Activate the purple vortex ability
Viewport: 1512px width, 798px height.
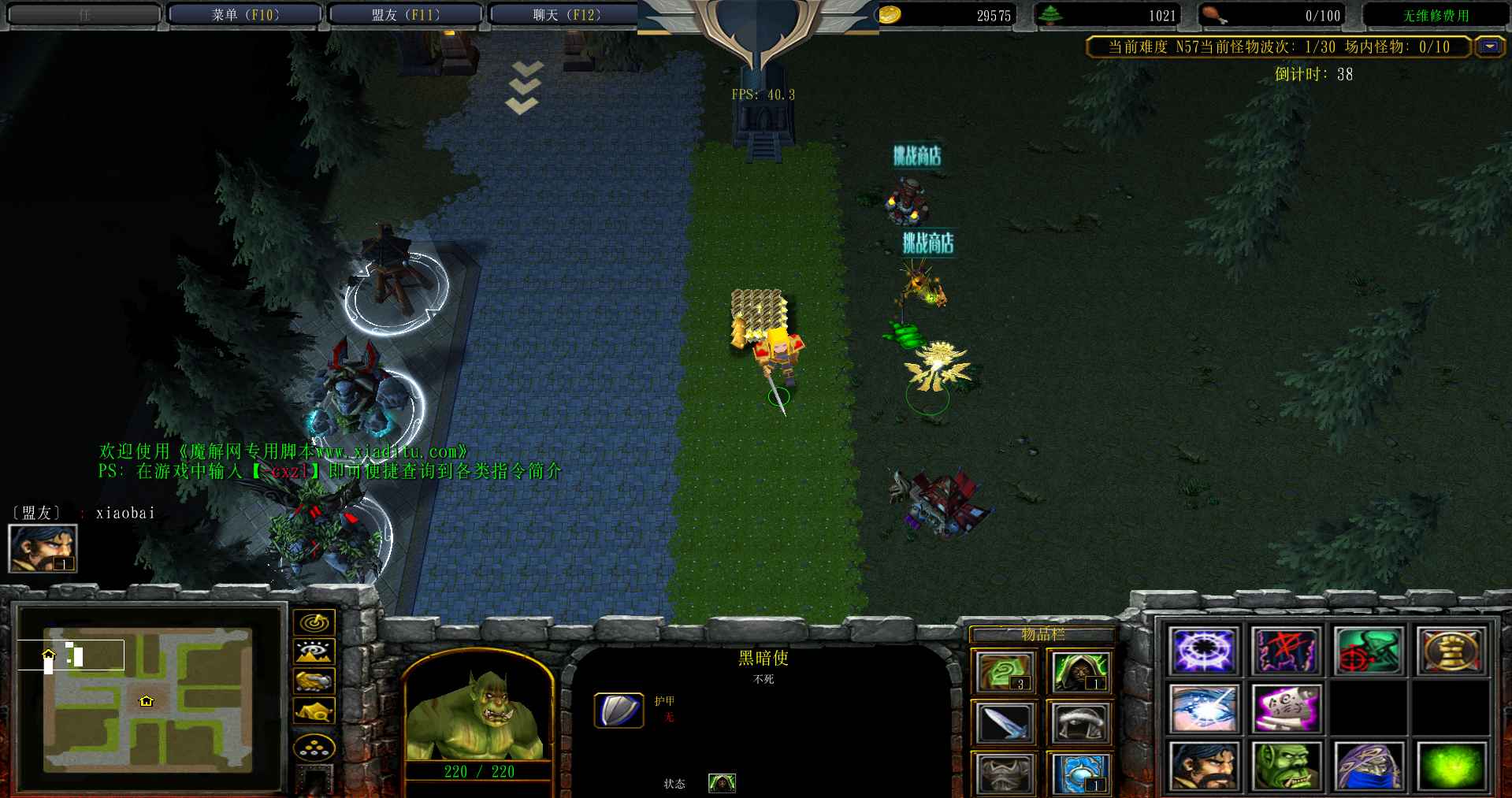point(1203,651)
